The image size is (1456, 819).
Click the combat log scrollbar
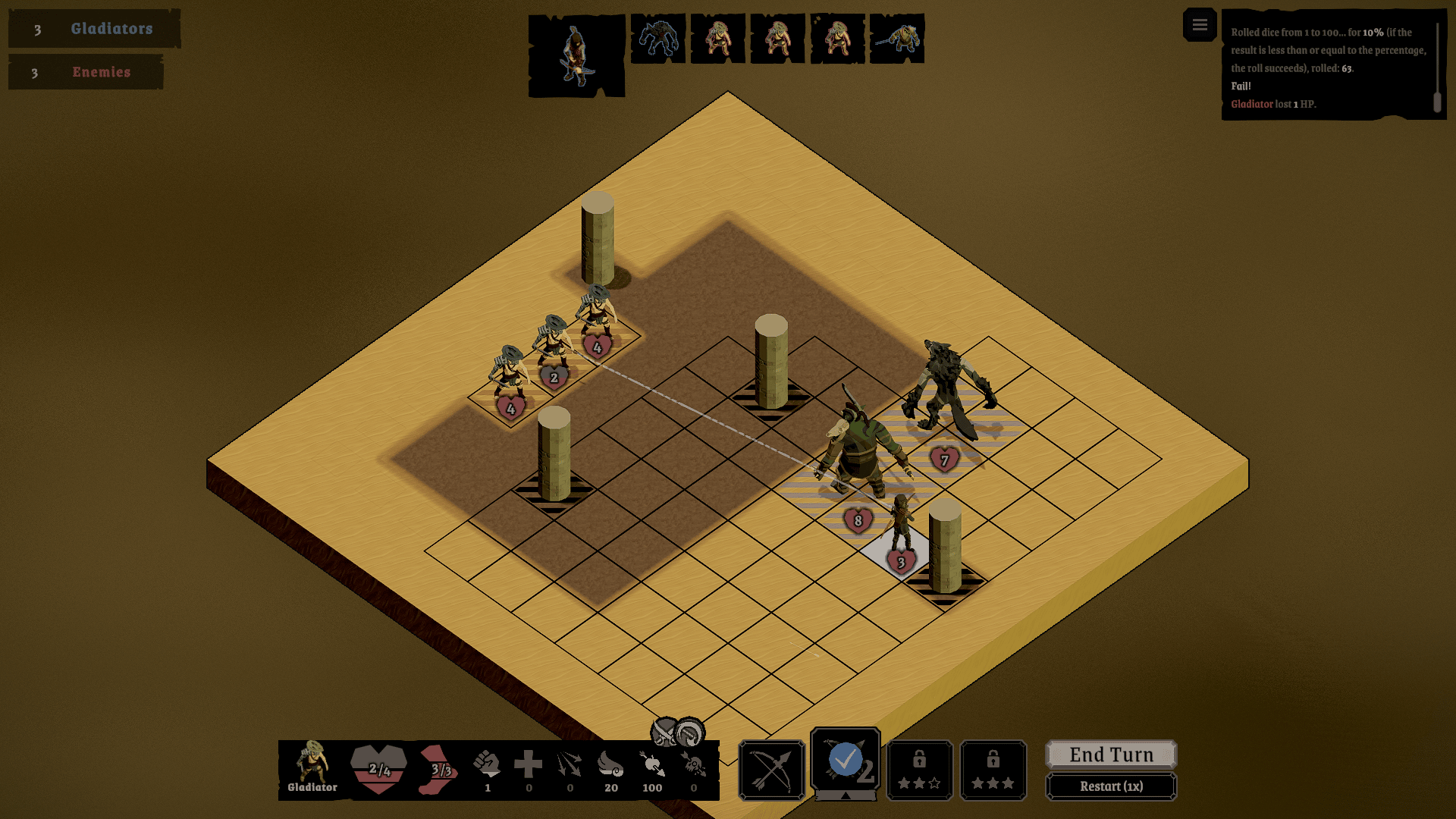pyautogui.click(x=1436, y=102)
